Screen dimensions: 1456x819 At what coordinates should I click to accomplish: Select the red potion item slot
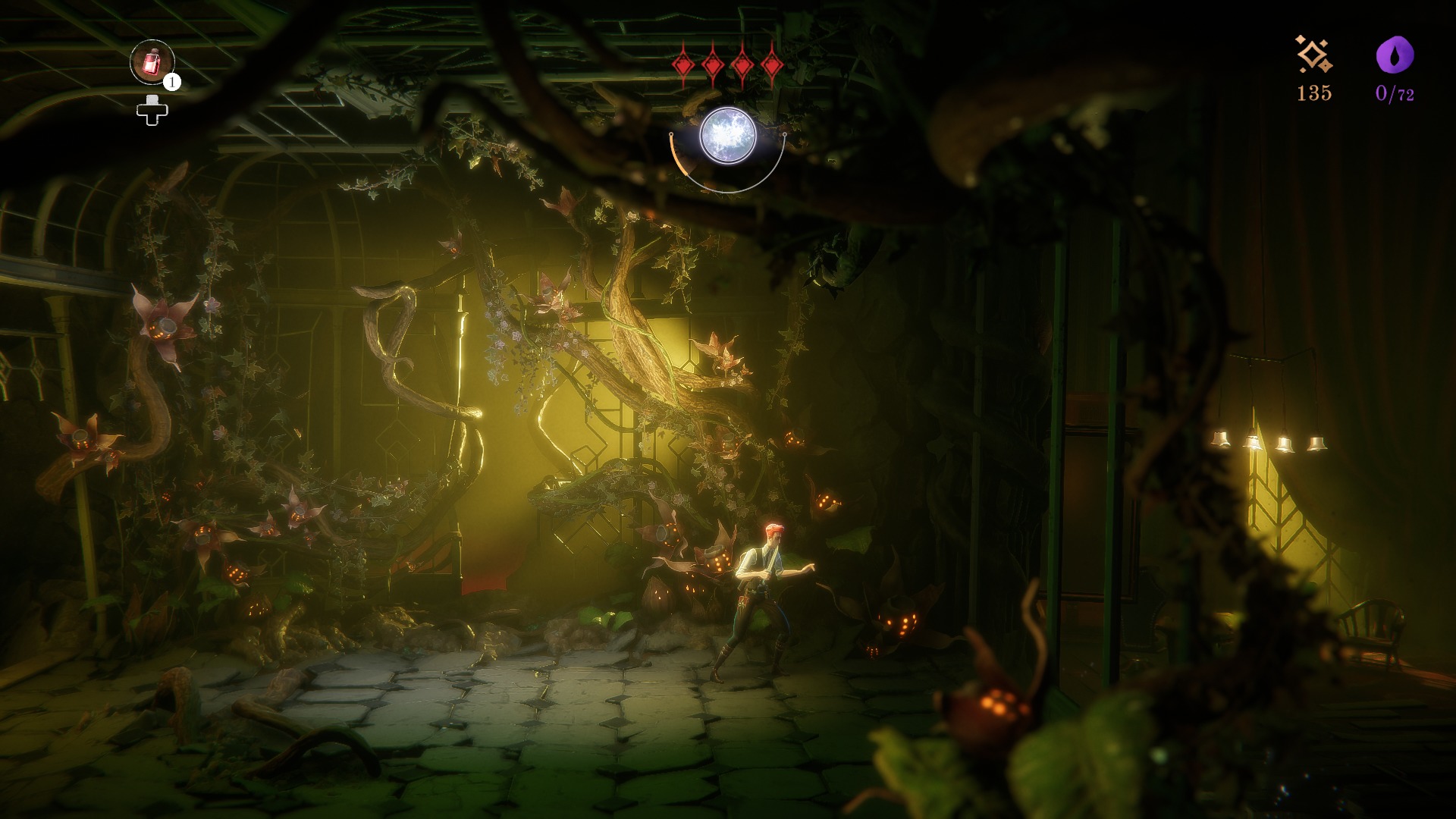coord(152,61)
